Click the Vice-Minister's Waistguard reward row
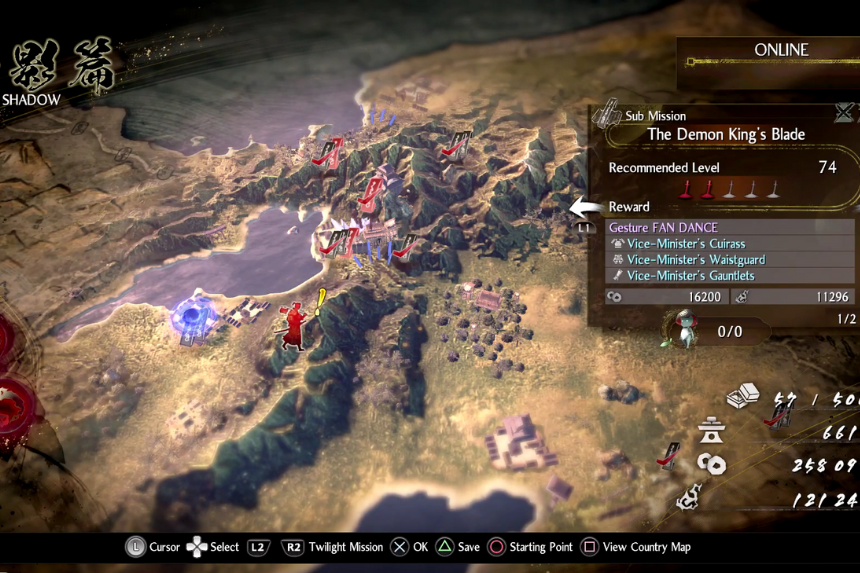Image resolution: width=860 pixels, height=573 pixels. pyautogui.click(x=696, y=260)
